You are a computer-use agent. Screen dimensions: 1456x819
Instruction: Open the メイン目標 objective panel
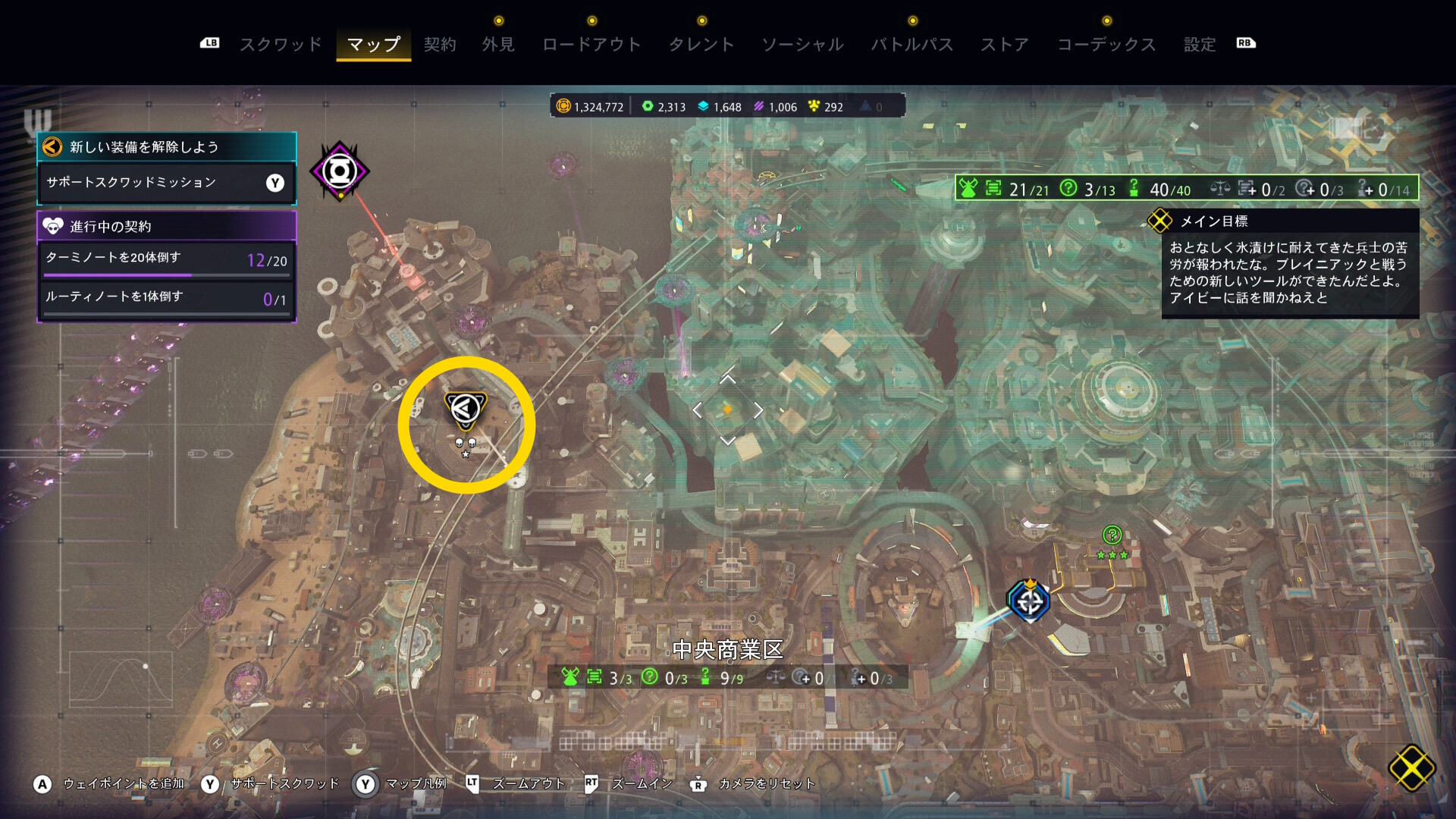pos(1289,263)
